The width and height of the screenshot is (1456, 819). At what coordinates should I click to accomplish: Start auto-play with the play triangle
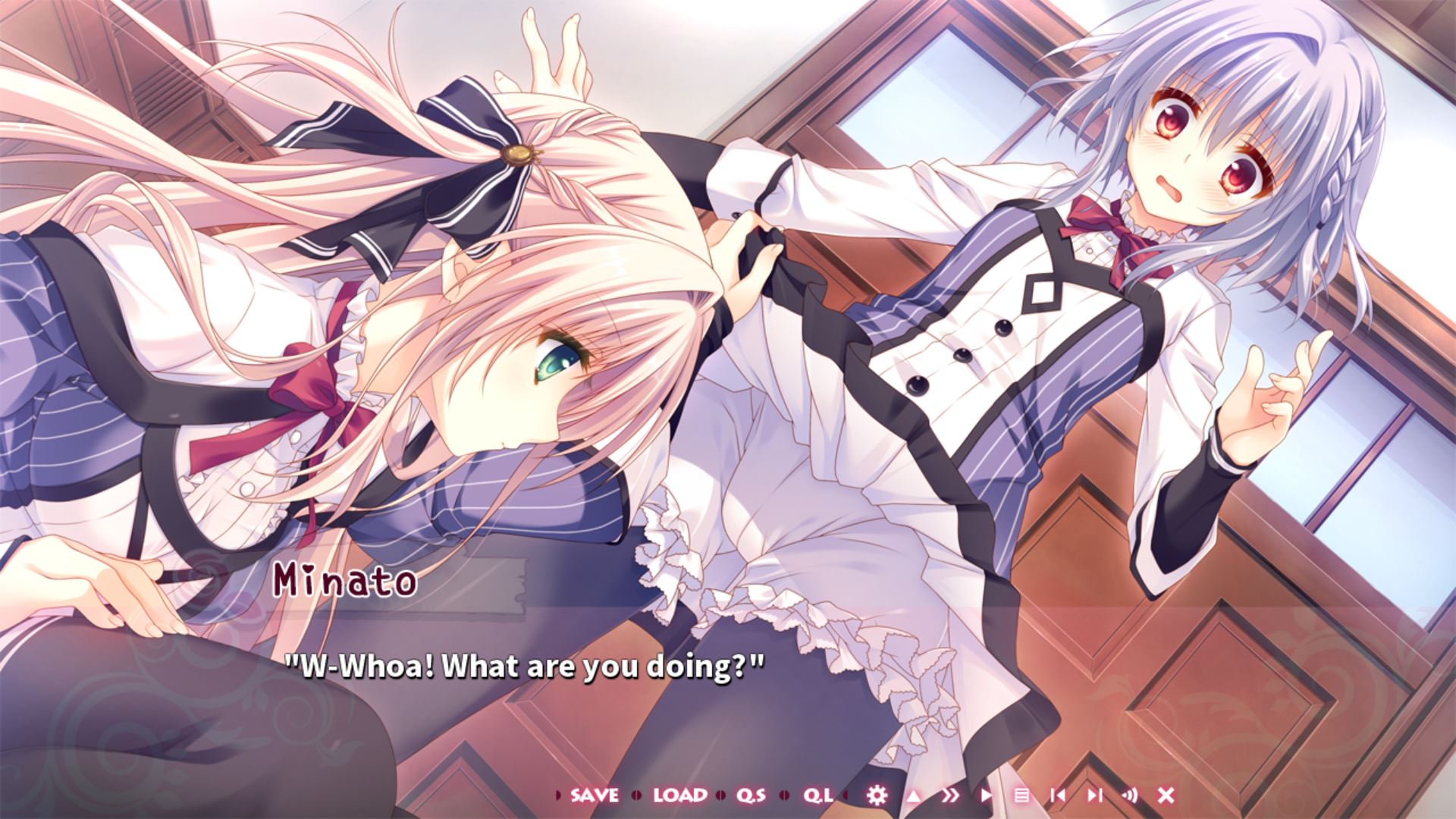pyautogui.click(x=986, y=795)
